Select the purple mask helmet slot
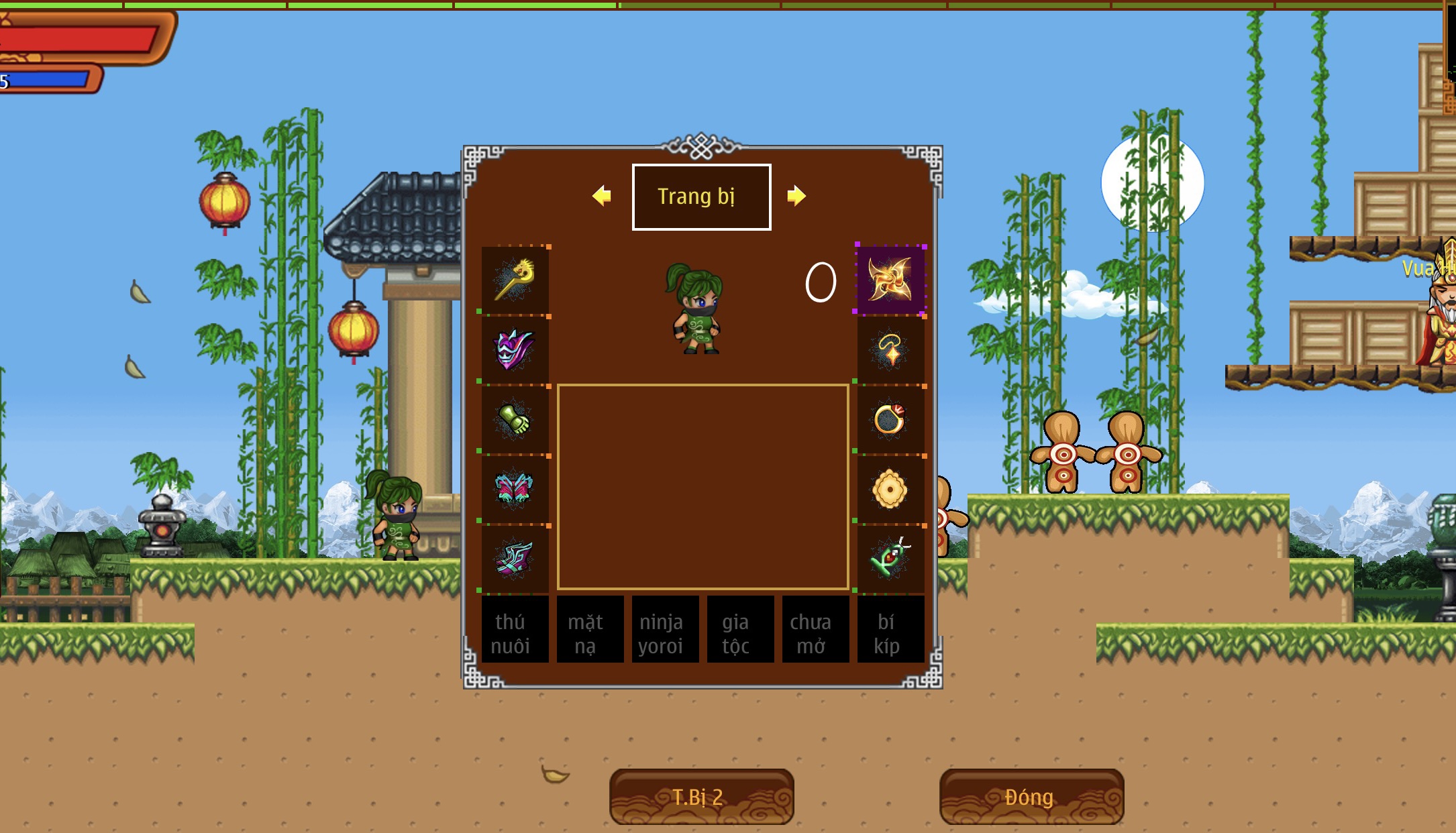Screen dimensions: 1456x833 pyautogui.click(x=515, y=349)
